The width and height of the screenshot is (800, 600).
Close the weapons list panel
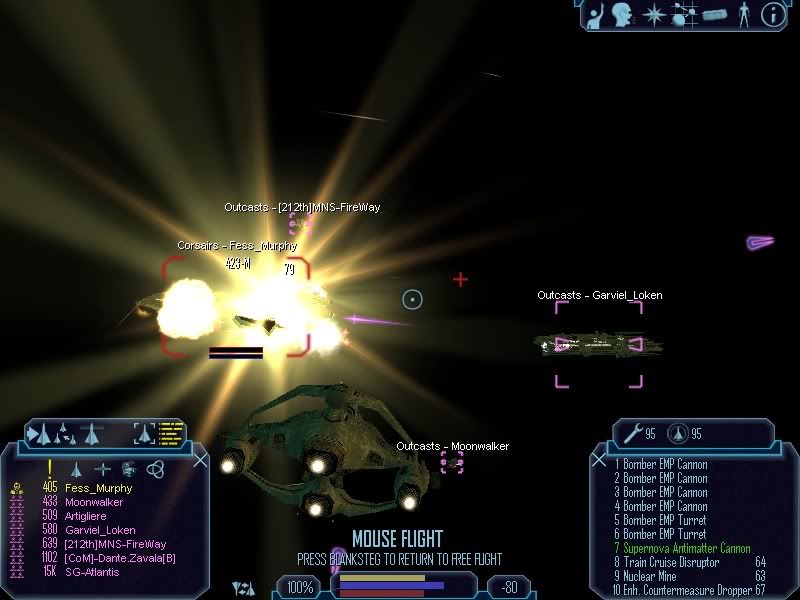click(599, 460)
